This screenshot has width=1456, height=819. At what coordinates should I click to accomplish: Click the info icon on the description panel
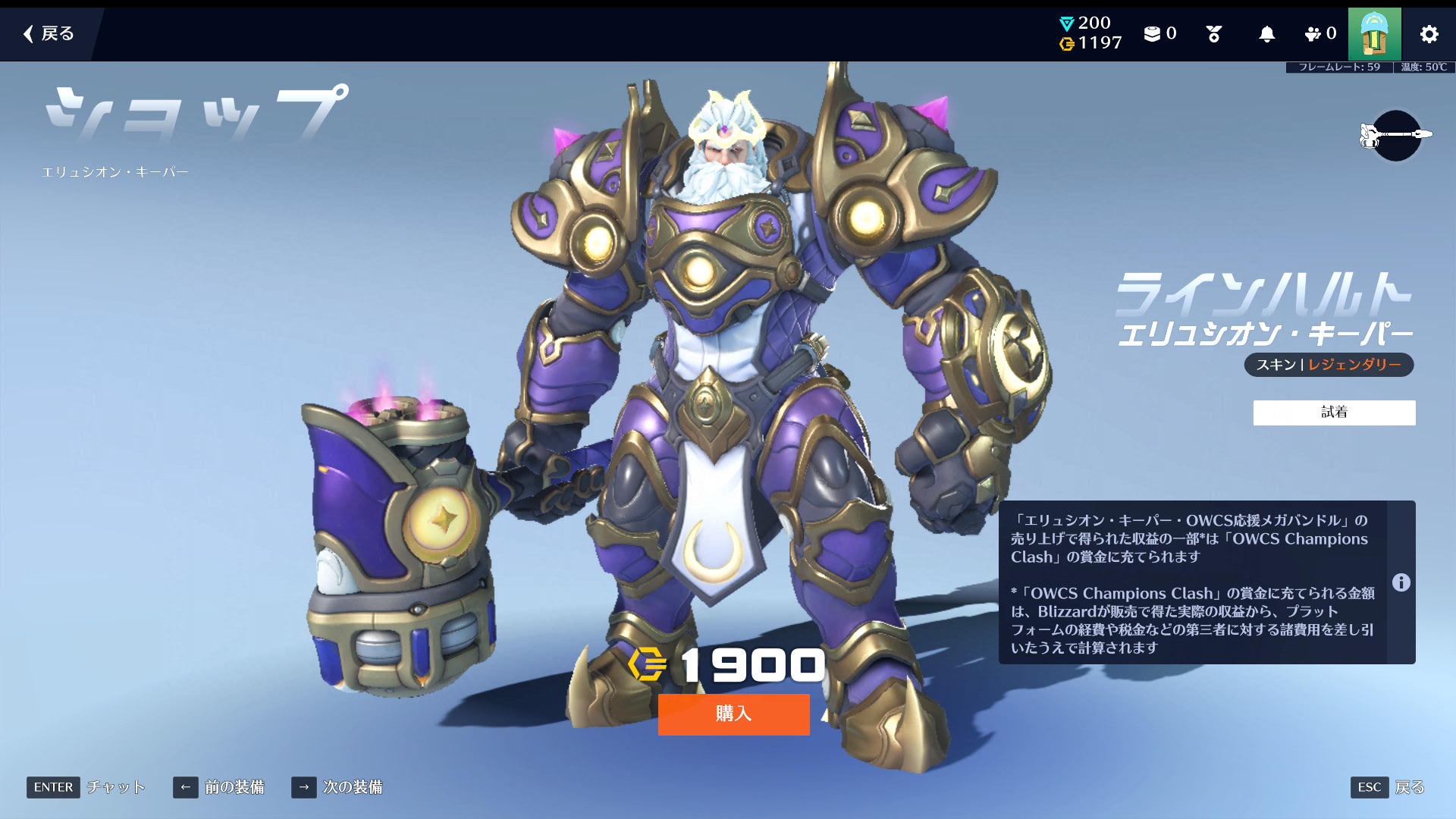pos(1401,582)
